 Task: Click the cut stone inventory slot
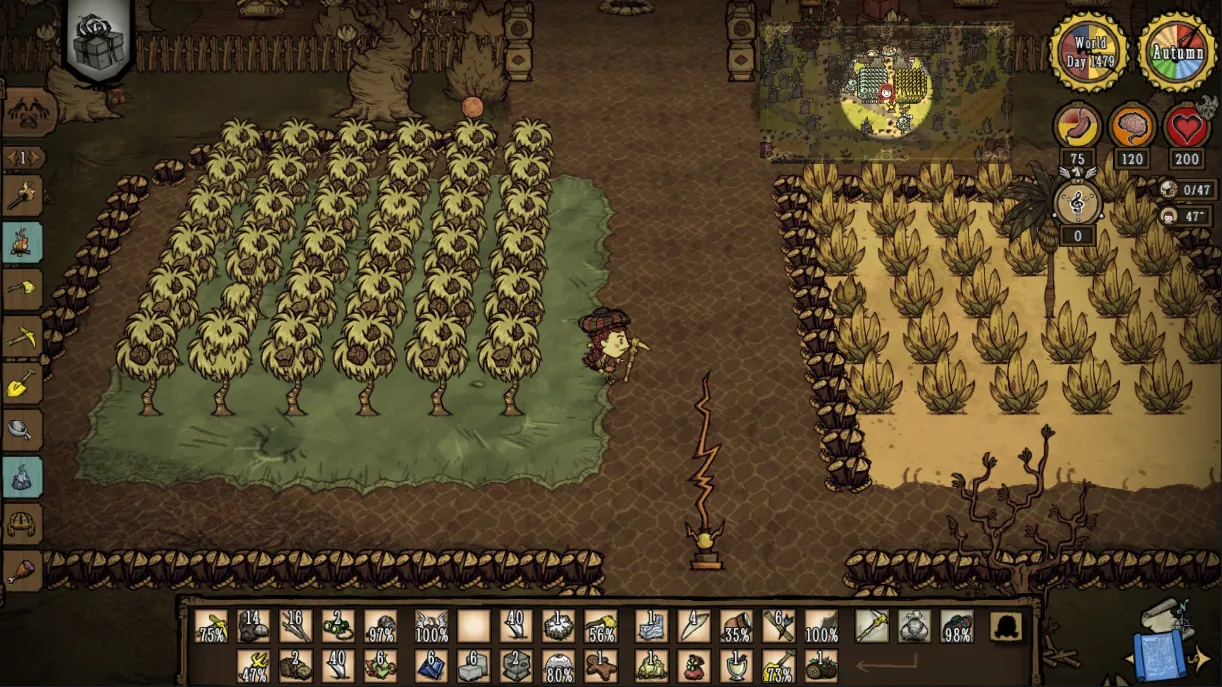pyautogui.click(x=474, y=664)
